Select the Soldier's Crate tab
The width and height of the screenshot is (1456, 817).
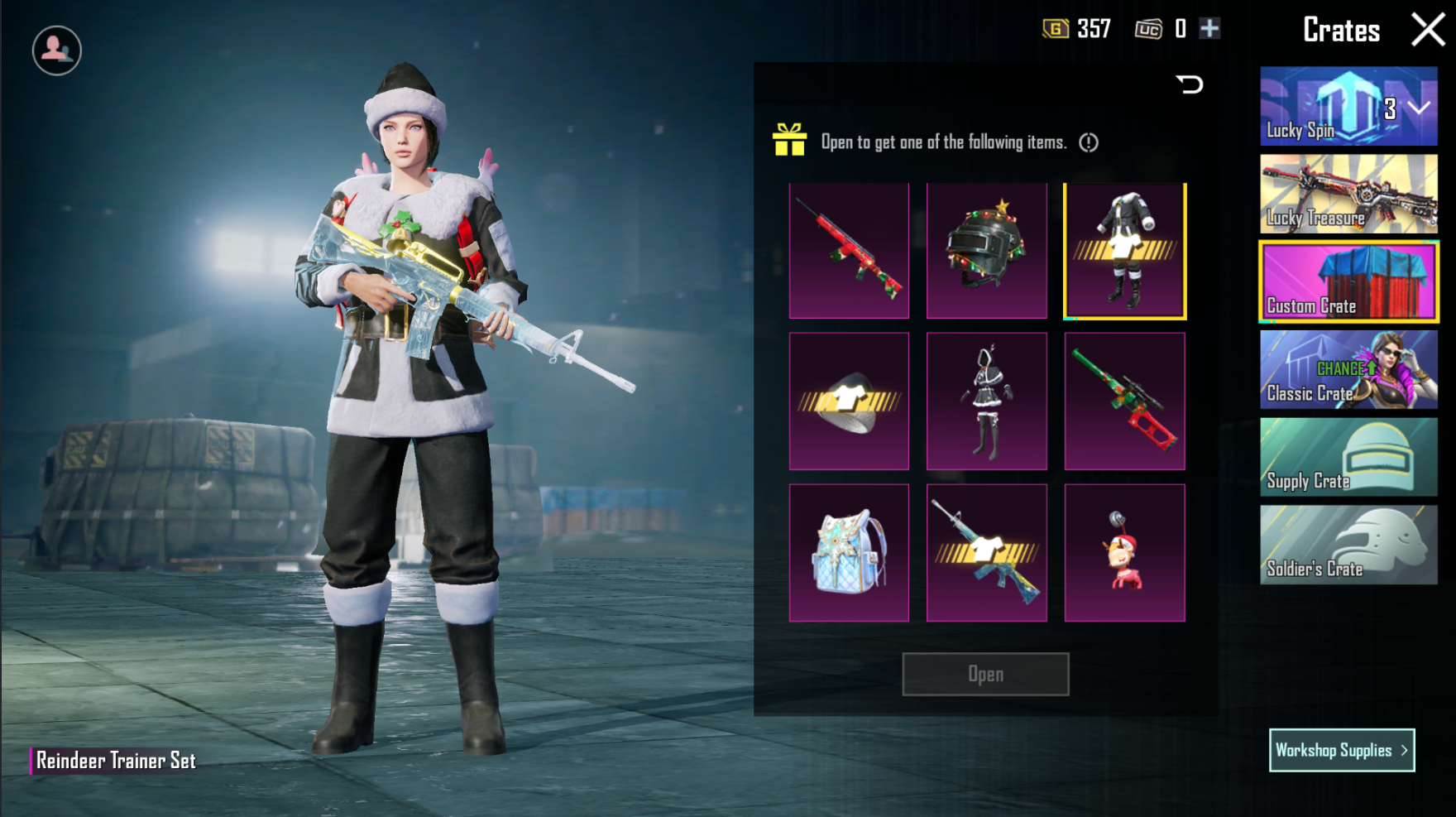pos(1348,545)
